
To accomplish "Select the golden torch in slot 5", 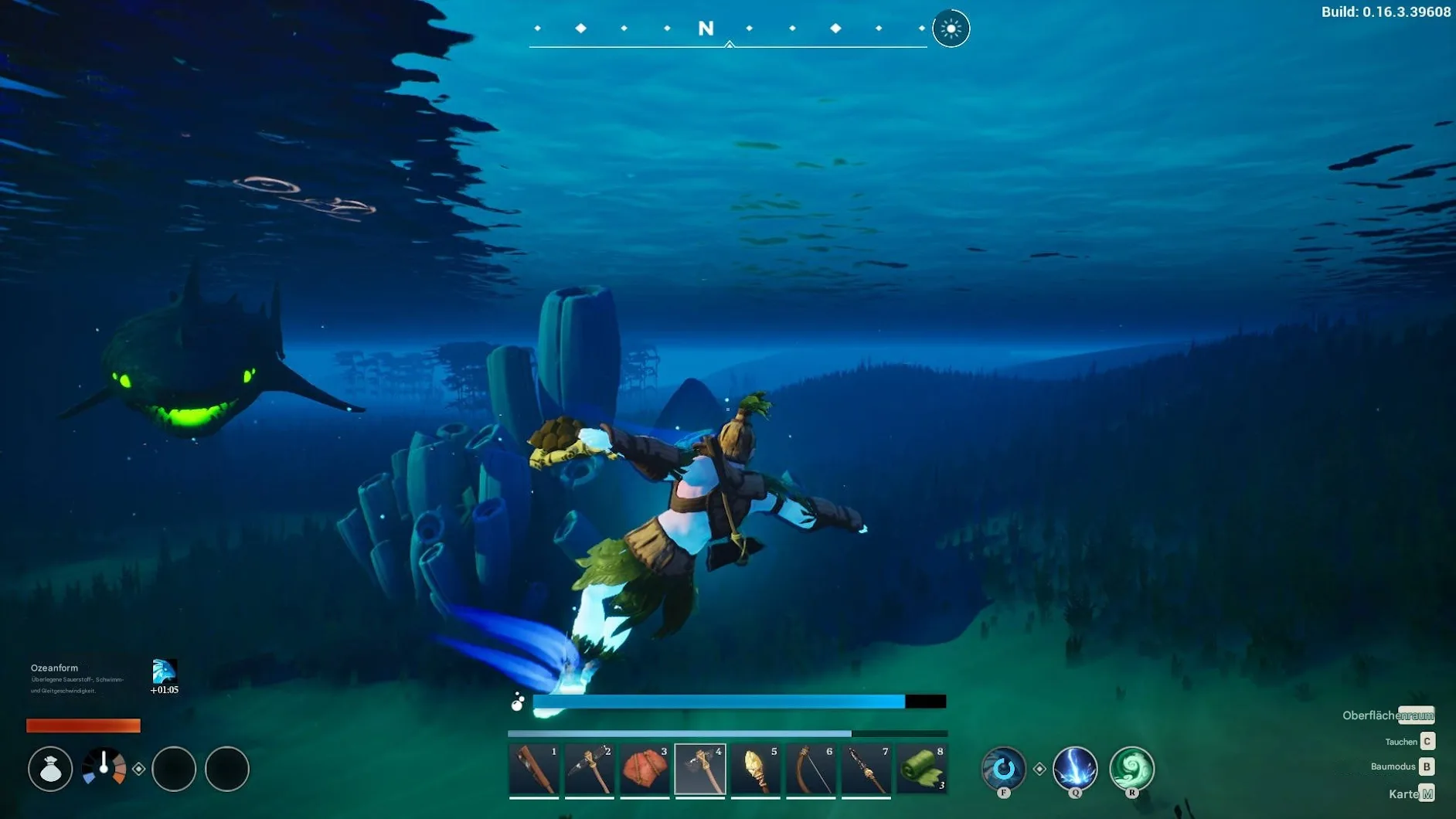I will (756, 770).
